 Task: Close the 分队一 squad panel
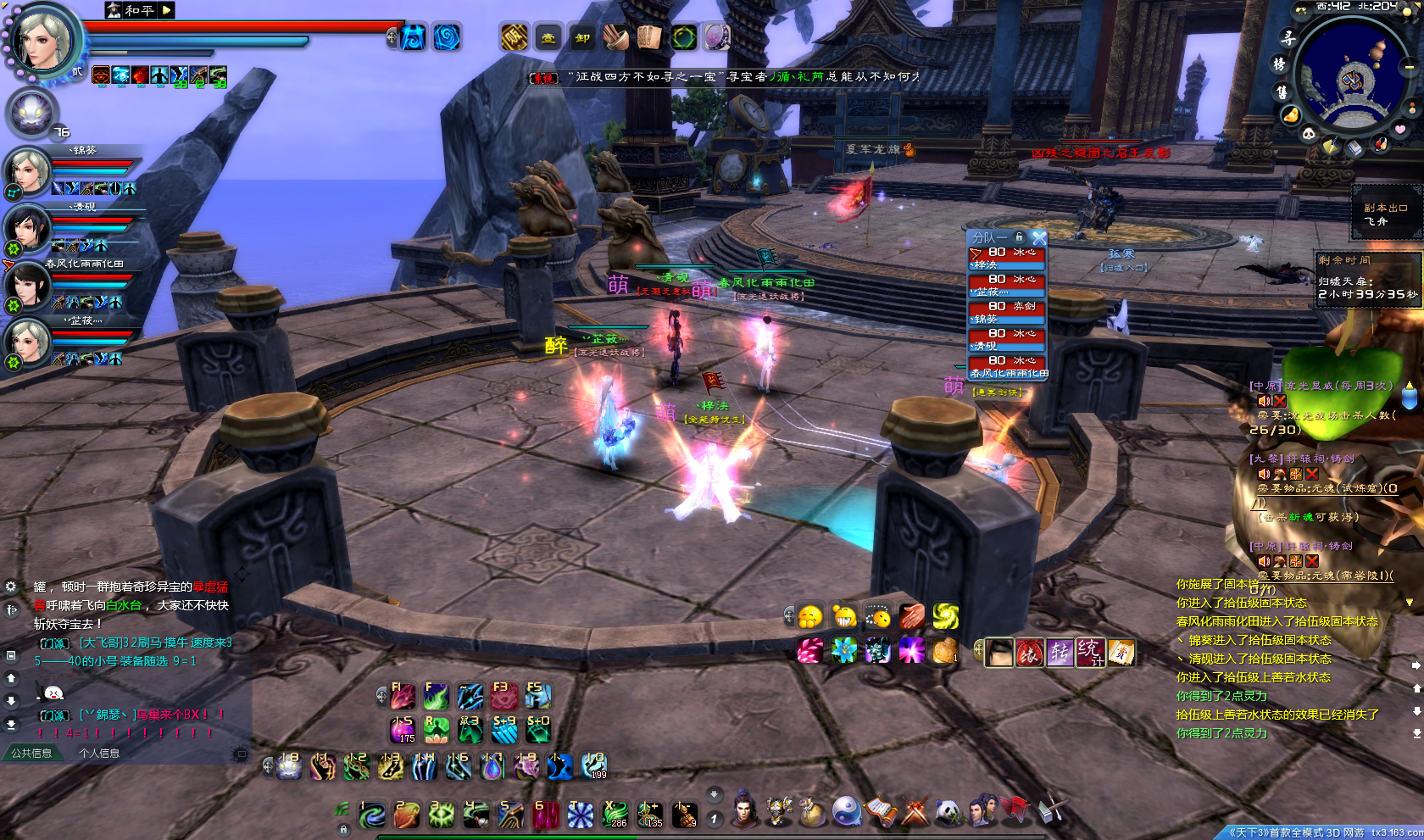pyautogui.click(x=1039, y=238)
